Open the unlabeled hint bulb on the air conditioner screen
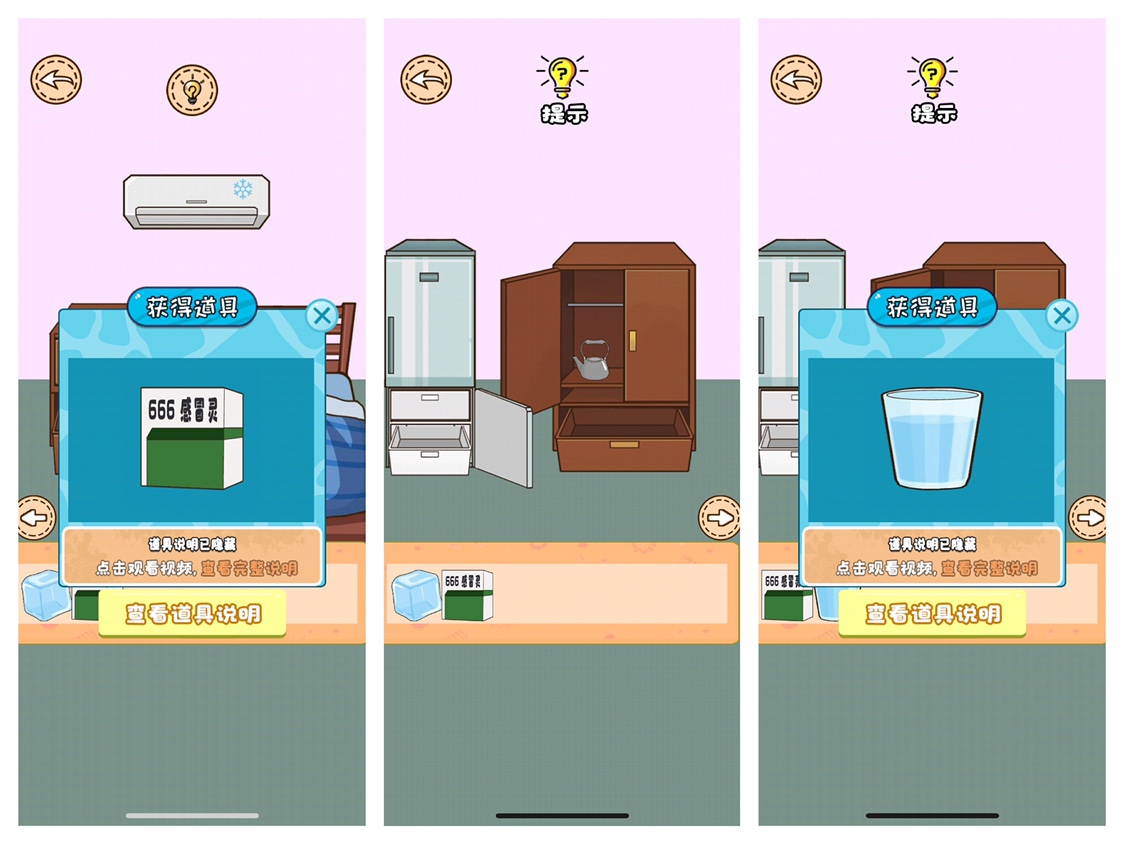 pos(191,91)
